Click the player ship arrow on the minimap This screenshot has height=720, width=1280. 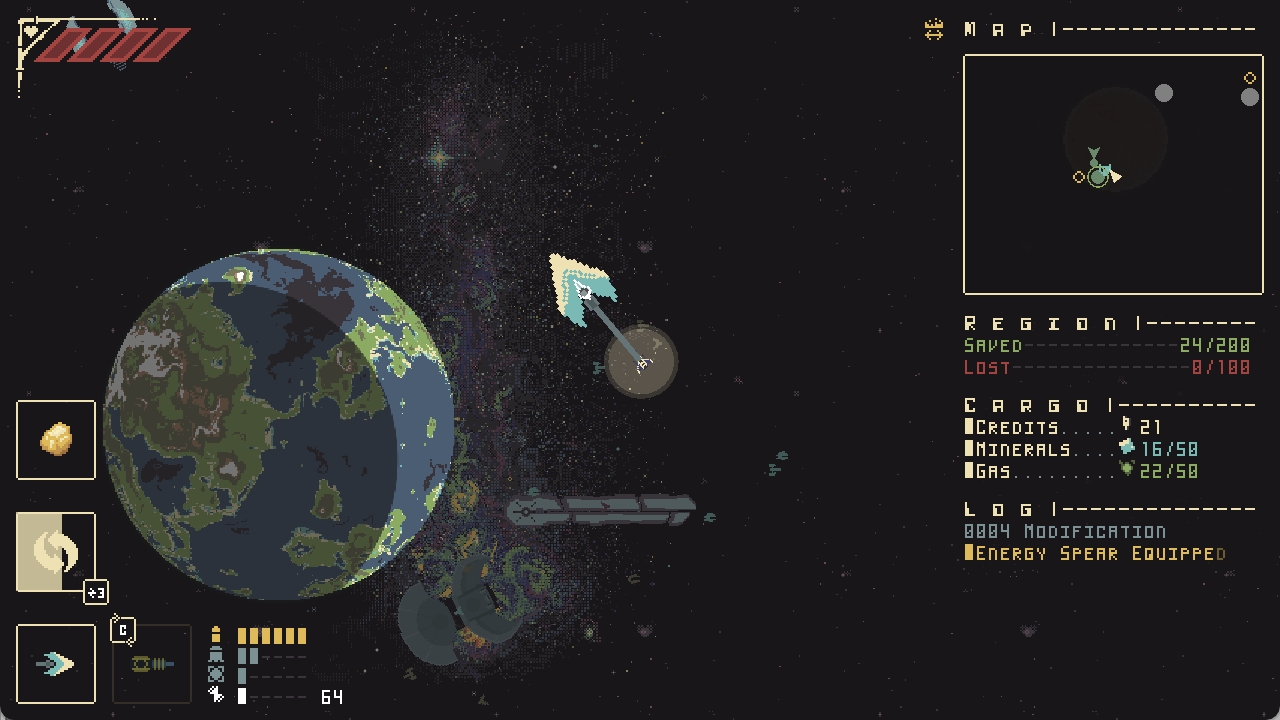pos(1117,175)
